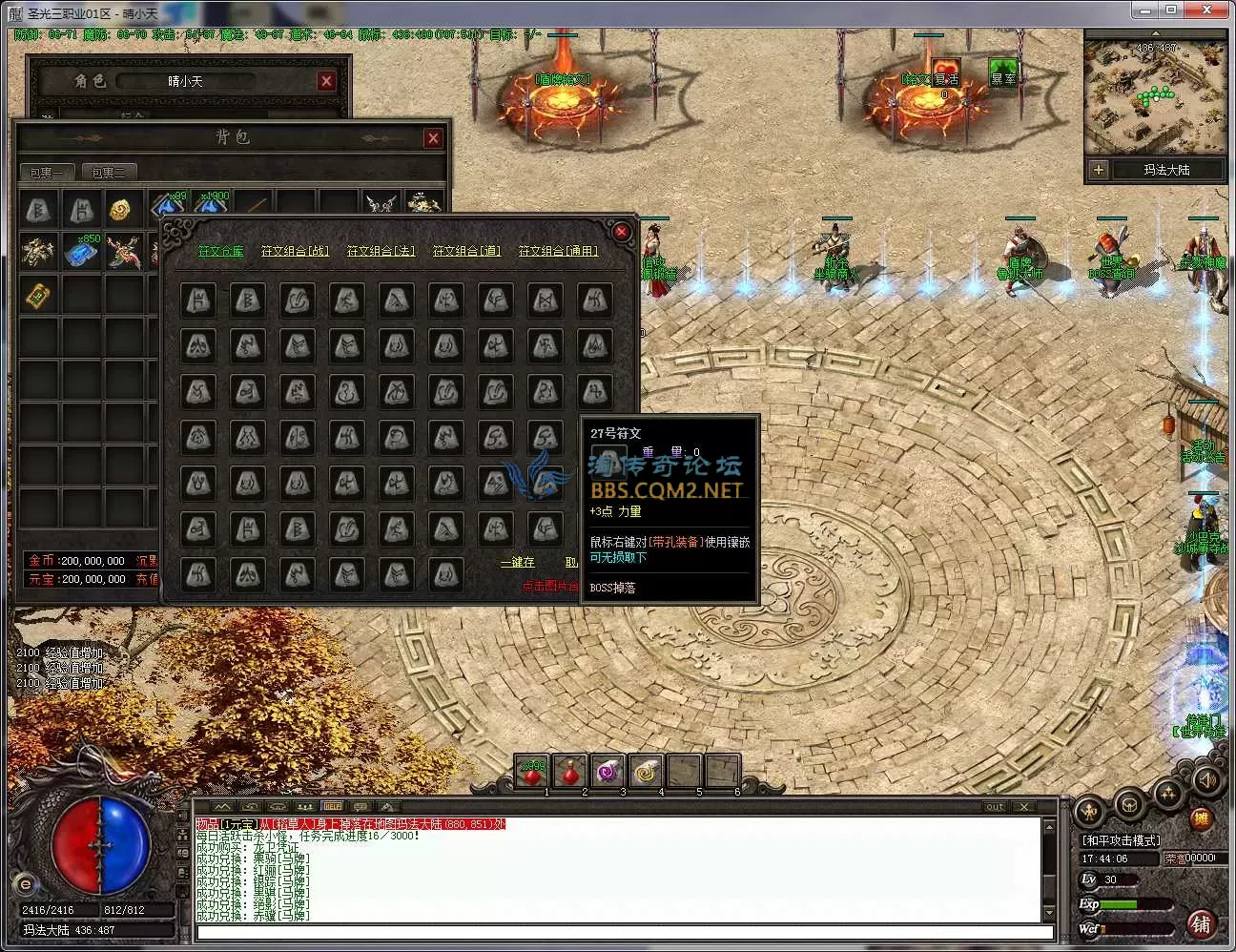The image size is (1236, 952).
Task: Show the 符文组合[战] warrior rune combos
Action: 295,251
